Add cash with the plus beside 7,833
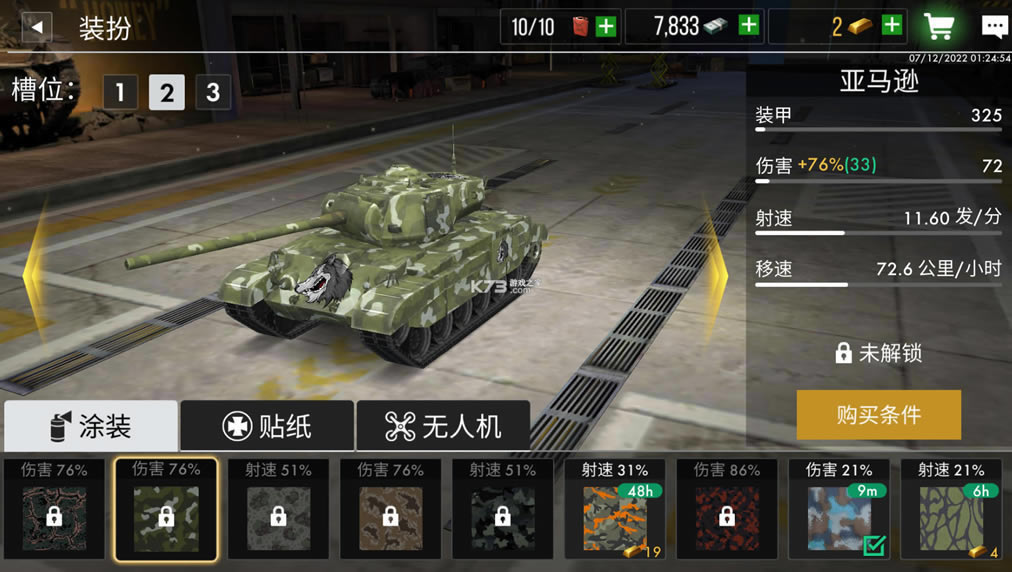This screenshot has width=1012, height=572. 748,26
